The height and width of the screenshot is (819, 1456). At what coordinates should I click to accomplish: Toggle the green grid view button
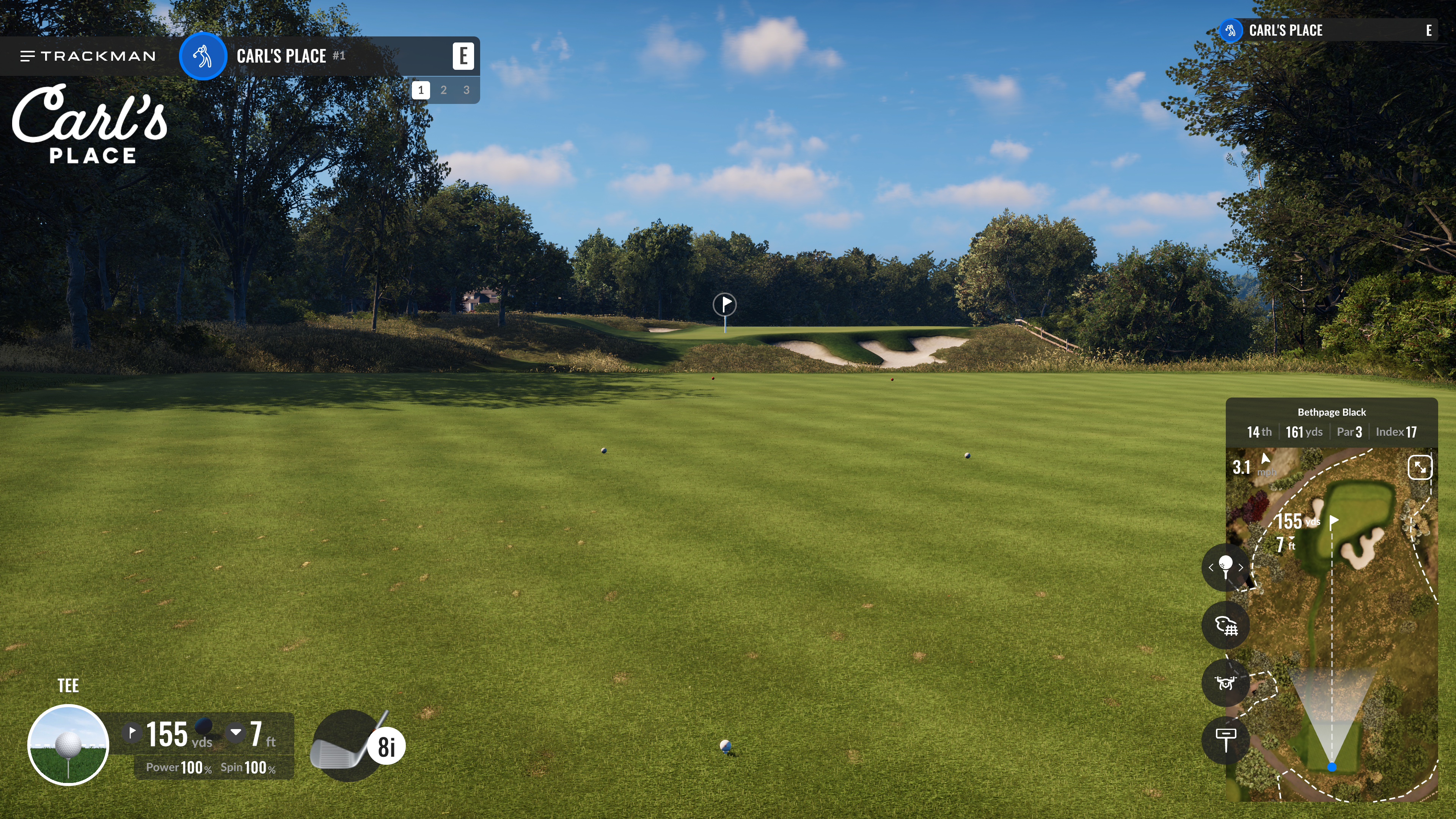point(1225,625)
